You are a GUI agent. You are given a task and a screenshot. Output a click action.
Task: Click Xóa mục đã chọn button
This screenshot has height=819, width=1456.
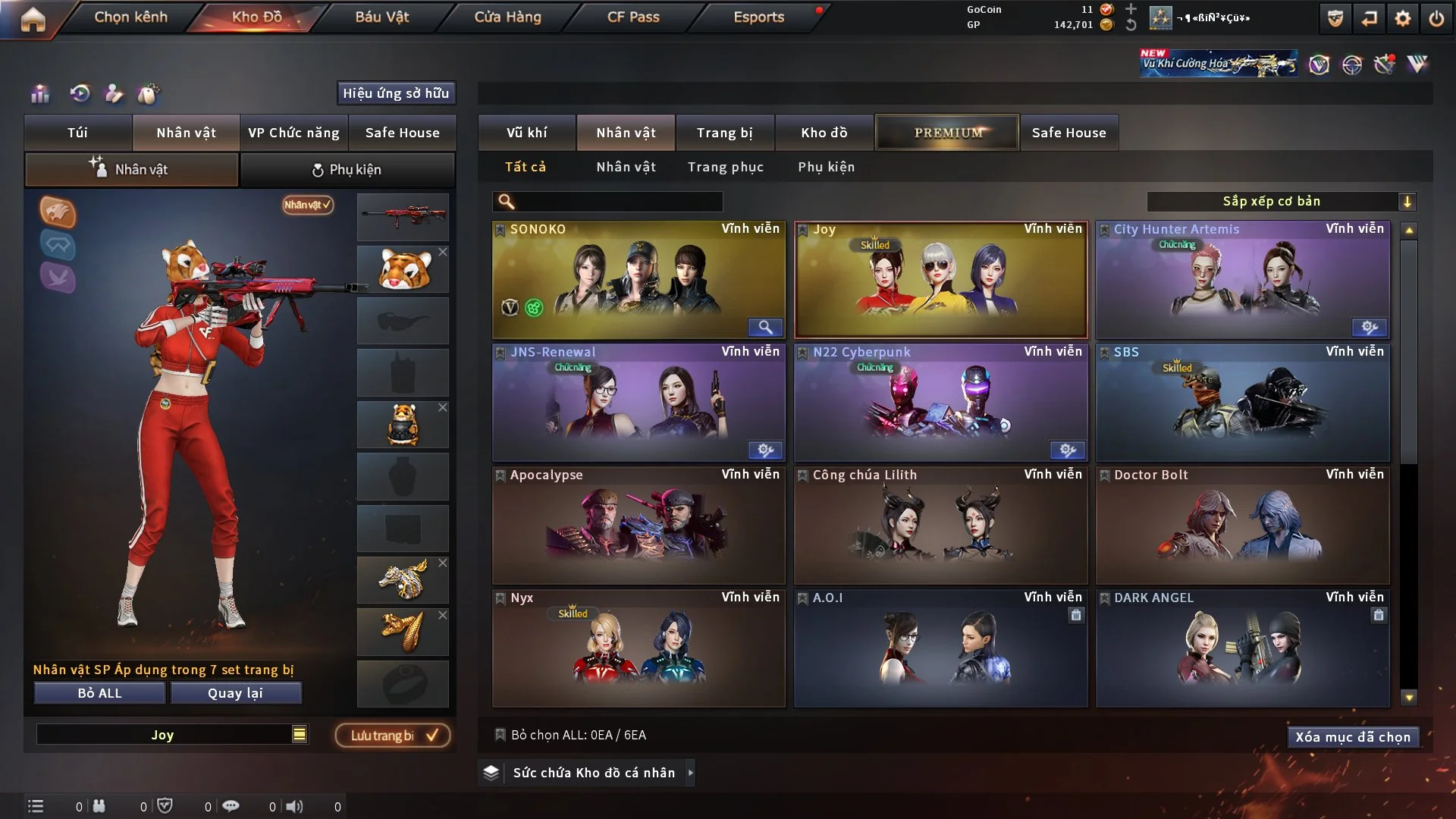(1352, 737)
